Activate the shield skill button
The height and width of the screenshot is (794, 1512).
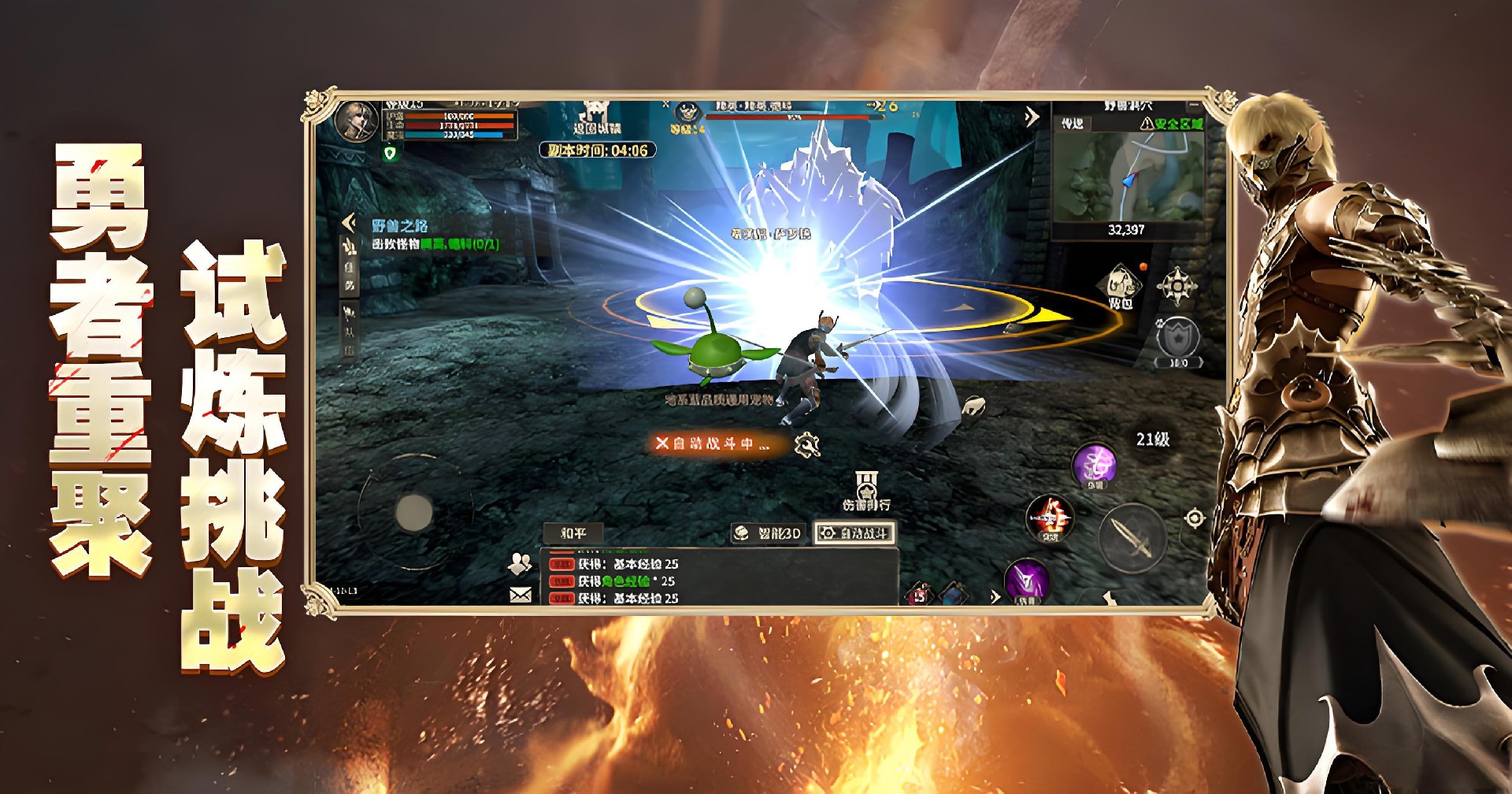(1177, 340)
